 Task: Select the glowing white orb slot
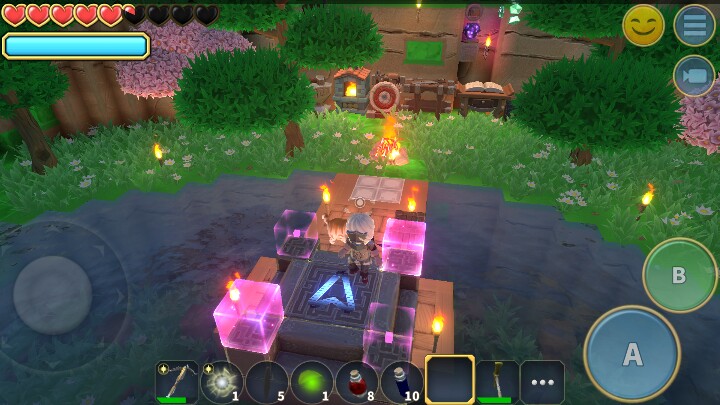pyautogui.click(x=221, y=382)
